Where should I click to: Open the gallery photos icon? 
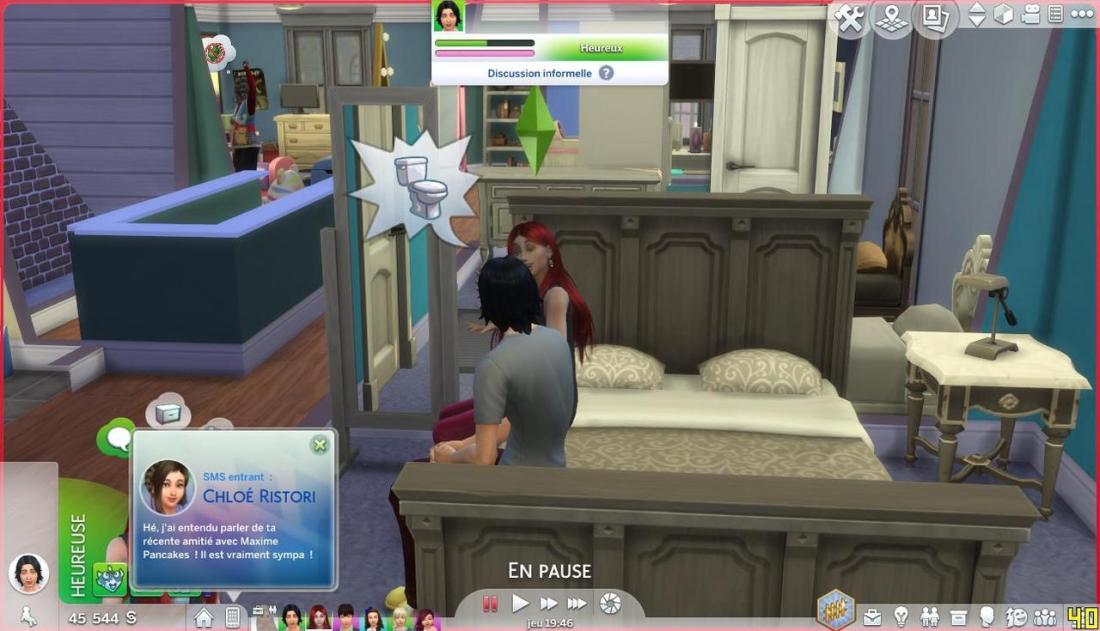coord(934,17)
